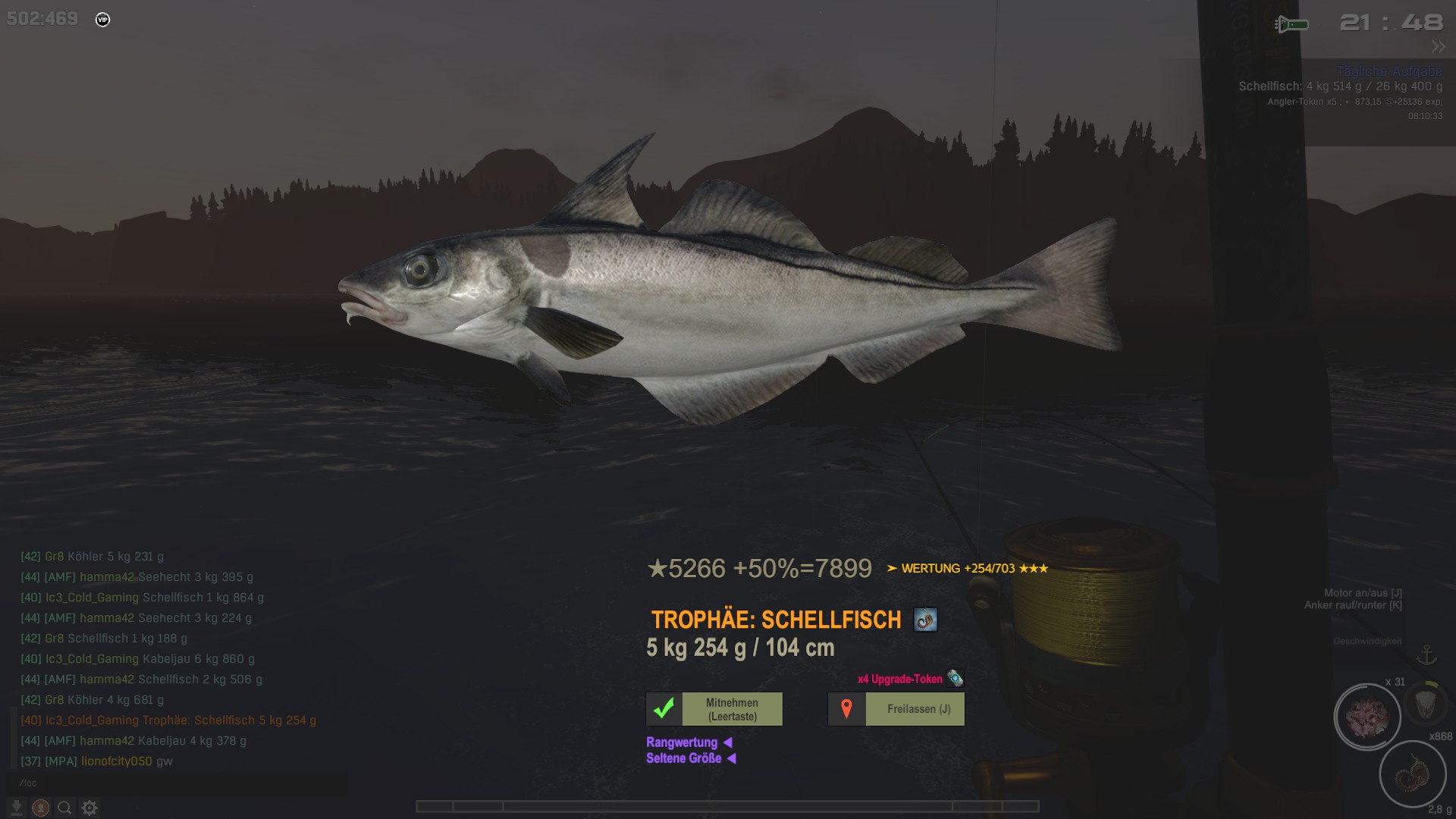The image size is (1456, 819).
Task: Click the download arrow icon under chat
Action: [x=16, y=808]
